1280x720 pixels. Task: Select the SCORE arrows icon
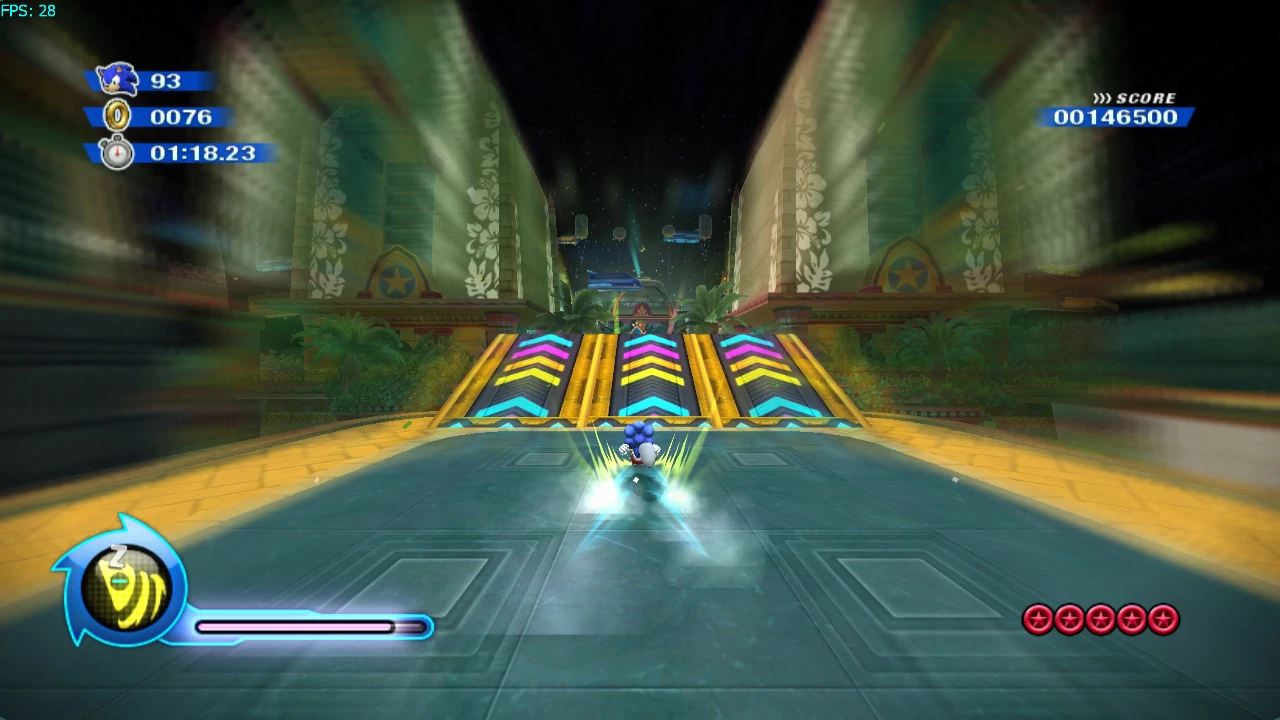(x=1103, y=98)
